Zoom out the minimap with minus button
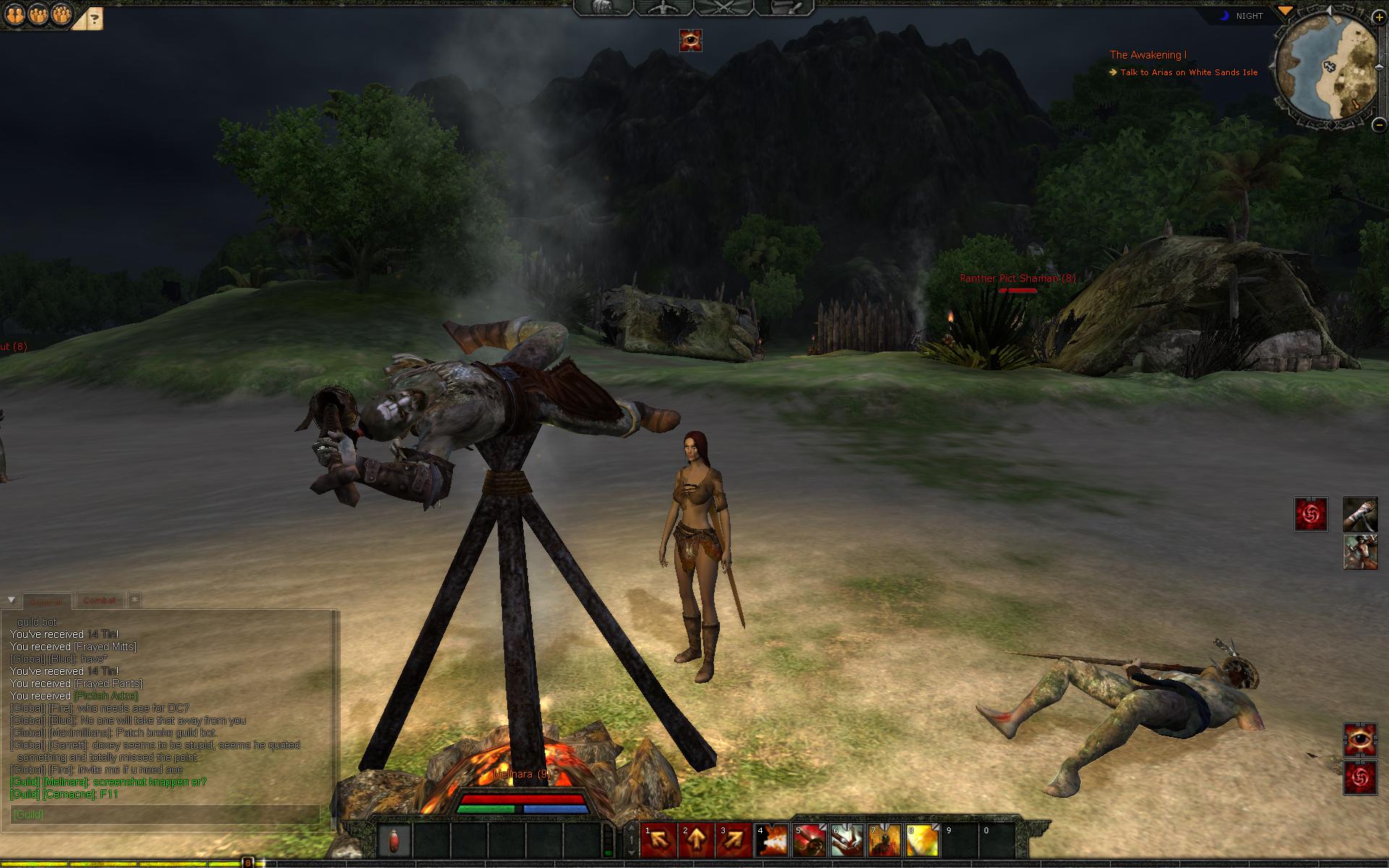 click(1379, 124)
